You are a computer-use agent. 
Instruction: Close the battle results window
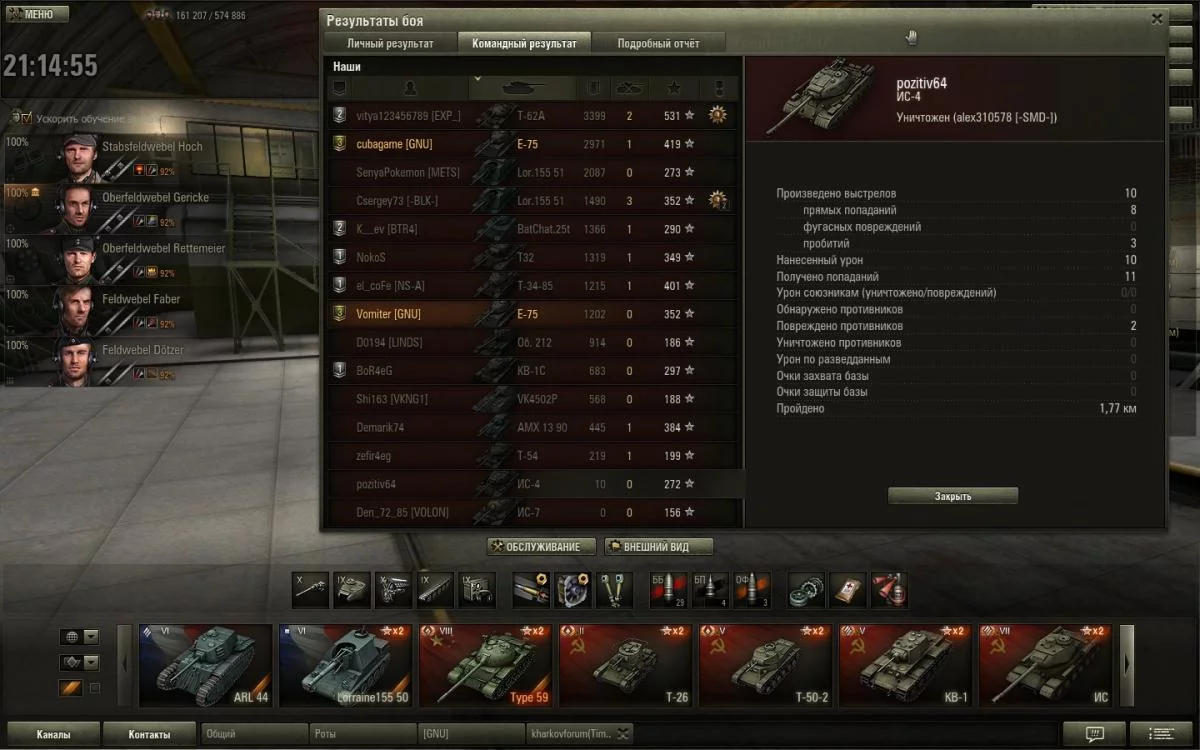click(x=1157, y=18)
